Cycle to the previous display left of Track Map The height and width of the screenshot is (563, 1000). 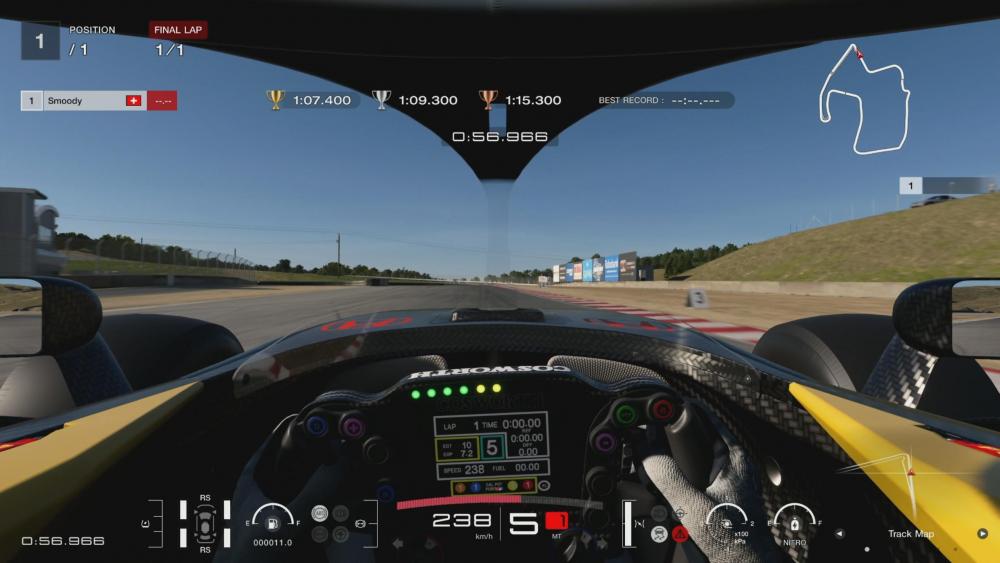coord(839,534)
